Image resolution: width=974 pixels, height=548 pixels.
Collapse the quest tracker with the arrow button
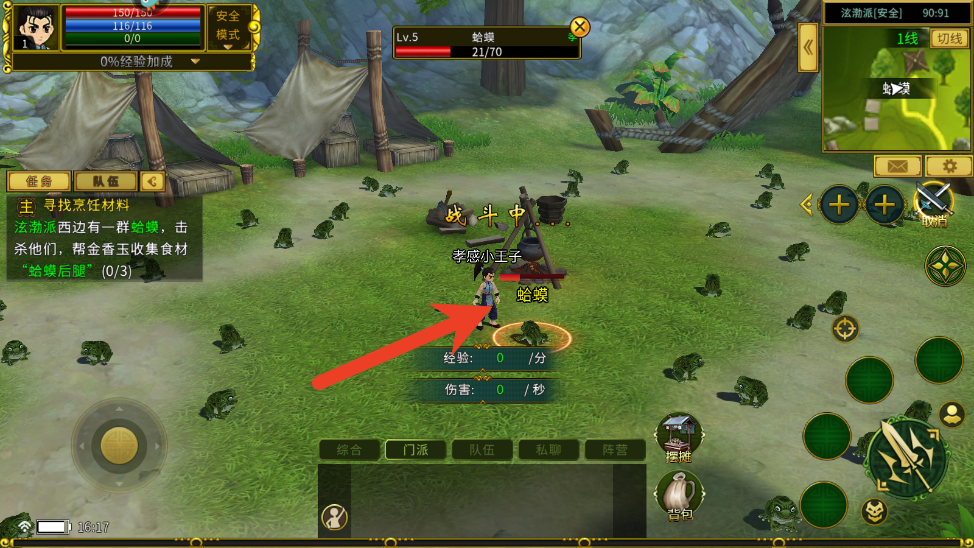[x=152, y=181]
